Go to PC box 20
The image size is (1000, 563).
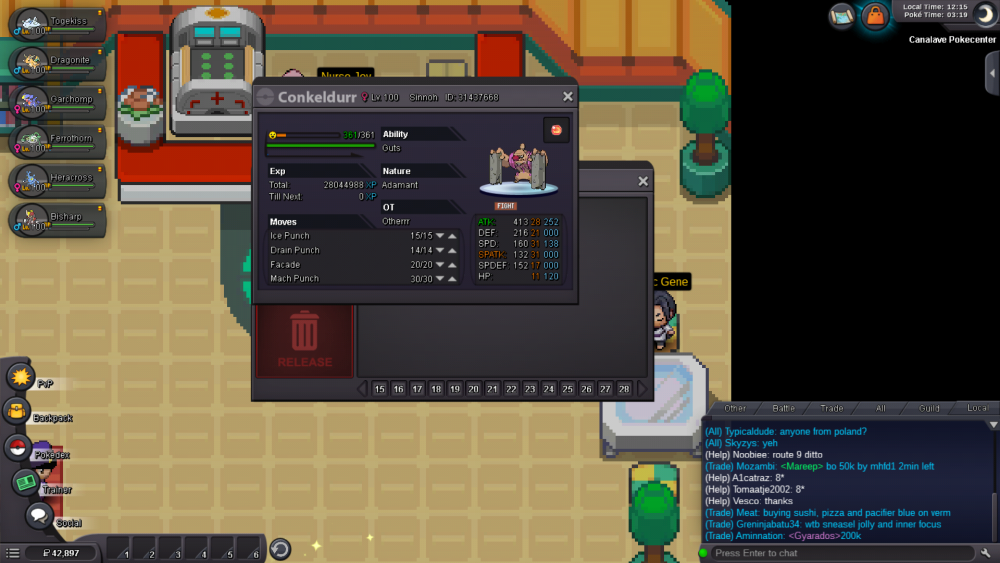tap(474, 389)
